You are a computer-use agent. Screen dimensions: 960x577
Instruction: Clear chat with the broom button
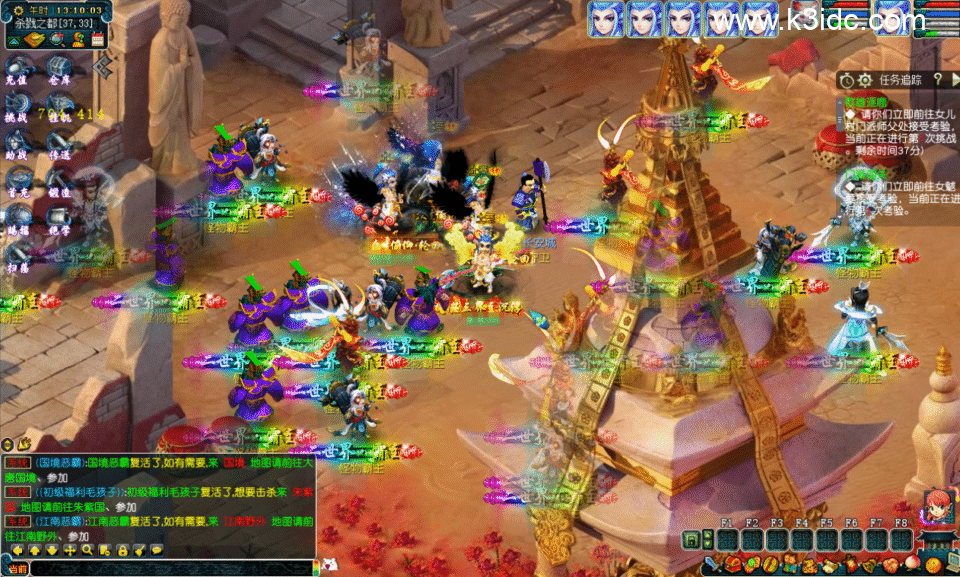click(x=138, y=550)
